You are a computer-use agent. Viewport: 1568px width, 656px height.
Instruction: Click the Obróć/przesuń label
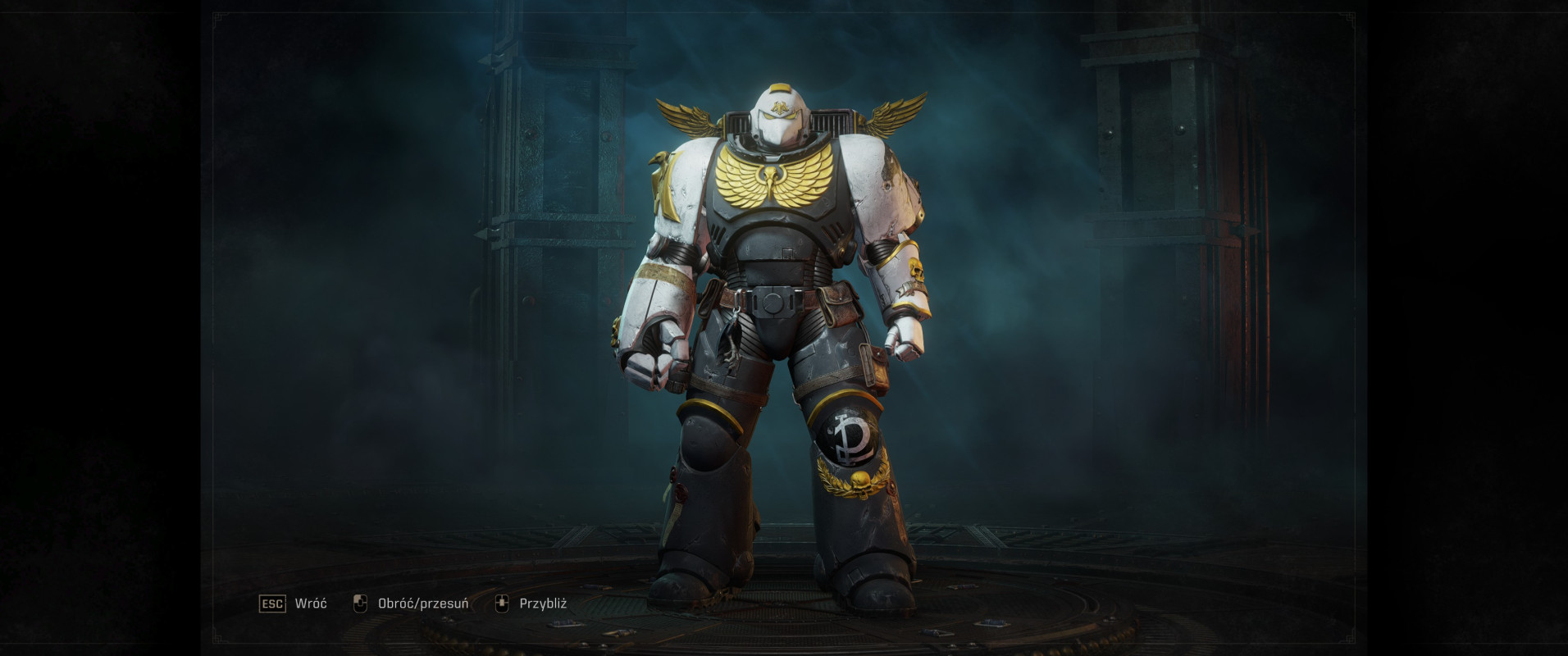pos(422,604)
